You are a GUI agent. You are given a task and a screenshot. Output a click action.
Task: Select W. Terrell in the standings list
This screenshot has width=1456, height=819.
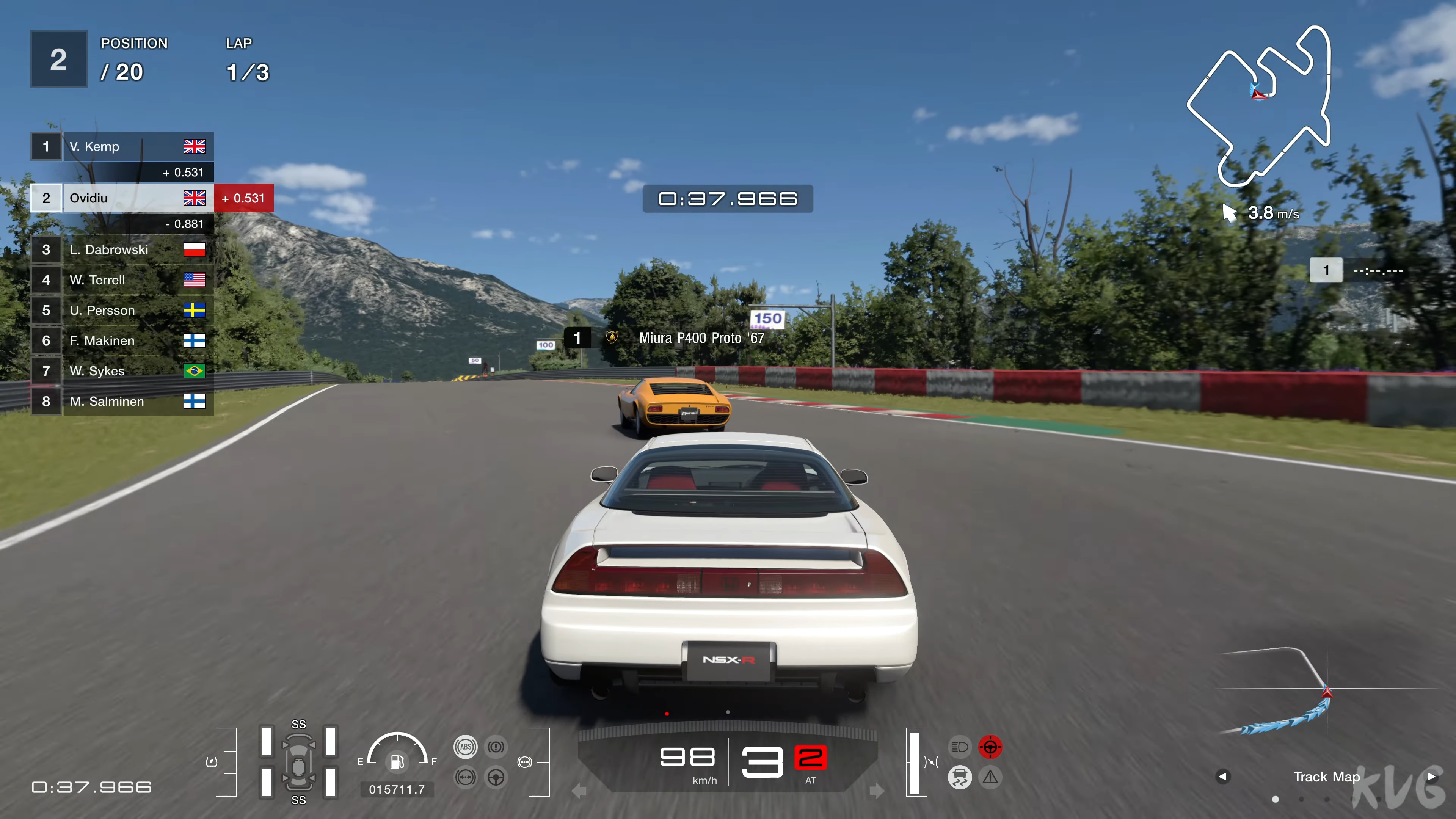[x=121, y=280]
